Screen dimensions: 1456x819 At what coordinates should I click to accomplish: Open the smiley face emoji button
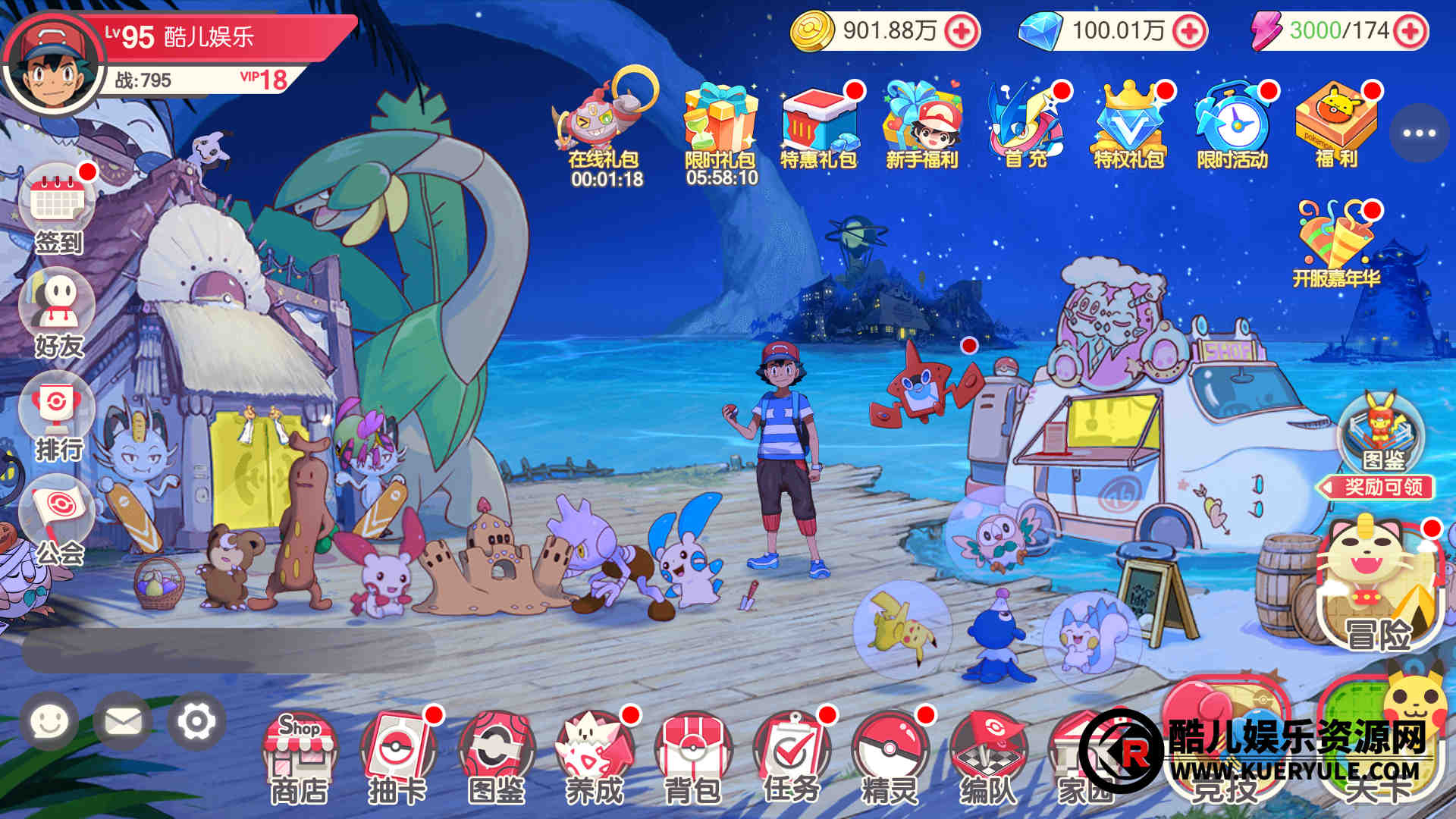tap(49, 721)
